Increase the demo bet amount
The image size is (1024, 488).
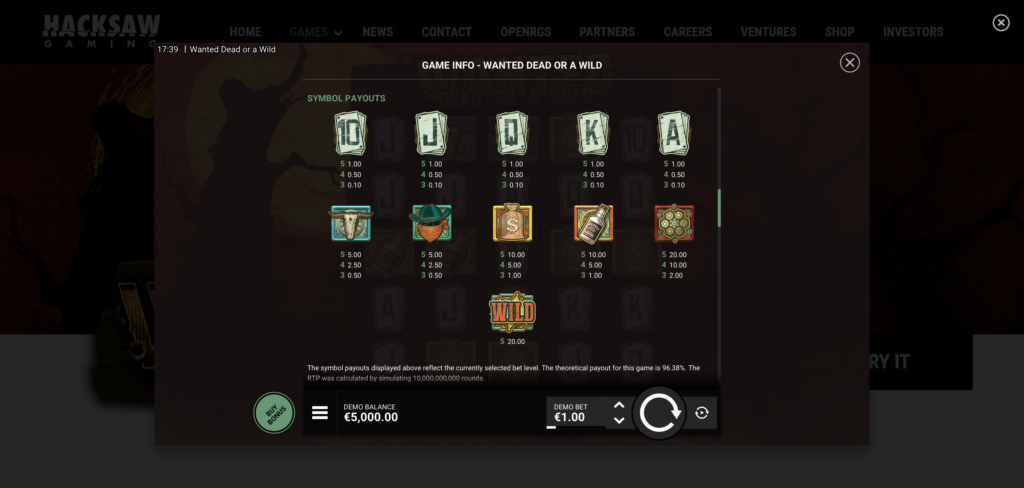[619, 406]
